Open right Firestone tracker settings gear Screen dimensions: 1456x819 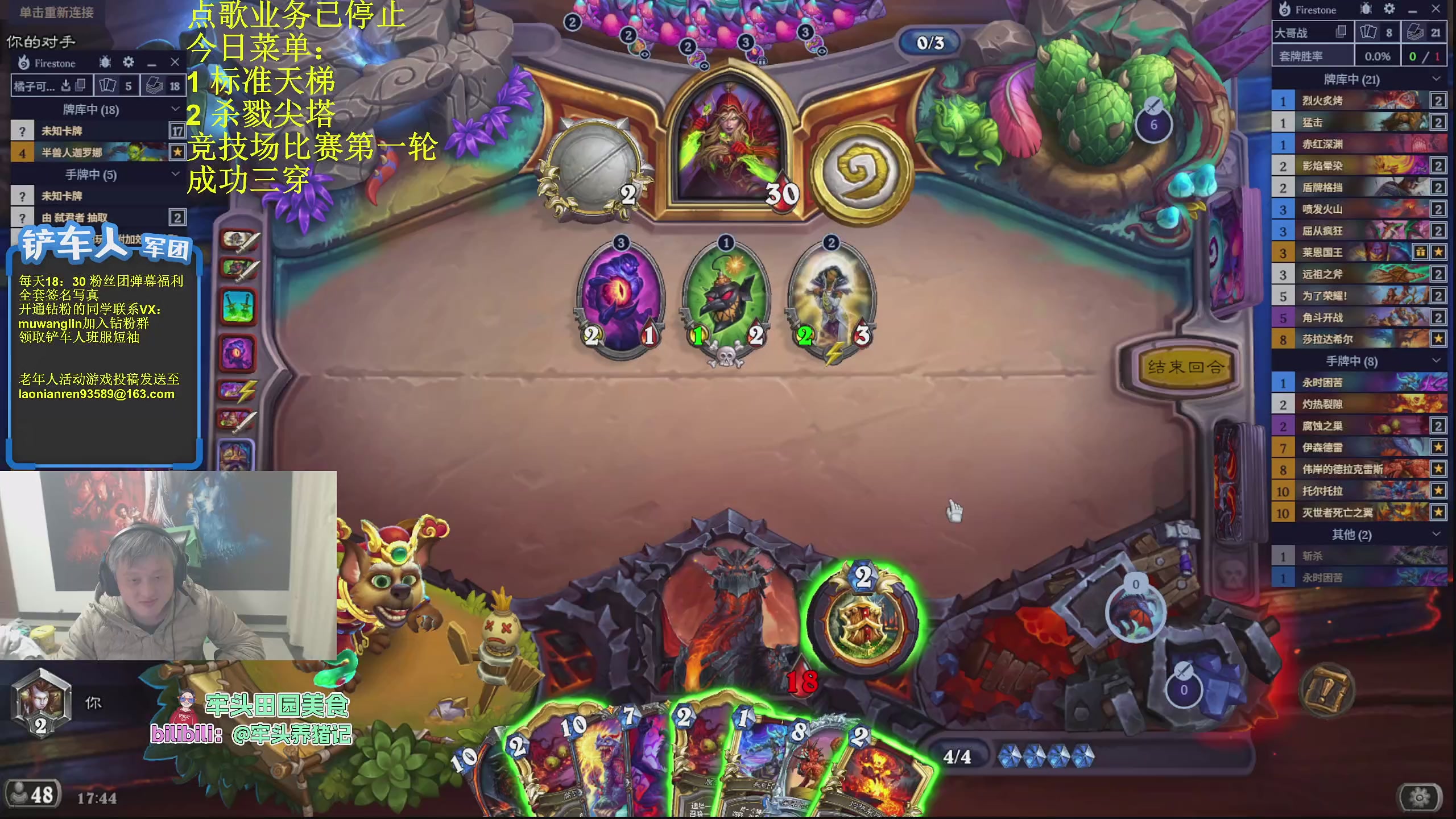1389,9
